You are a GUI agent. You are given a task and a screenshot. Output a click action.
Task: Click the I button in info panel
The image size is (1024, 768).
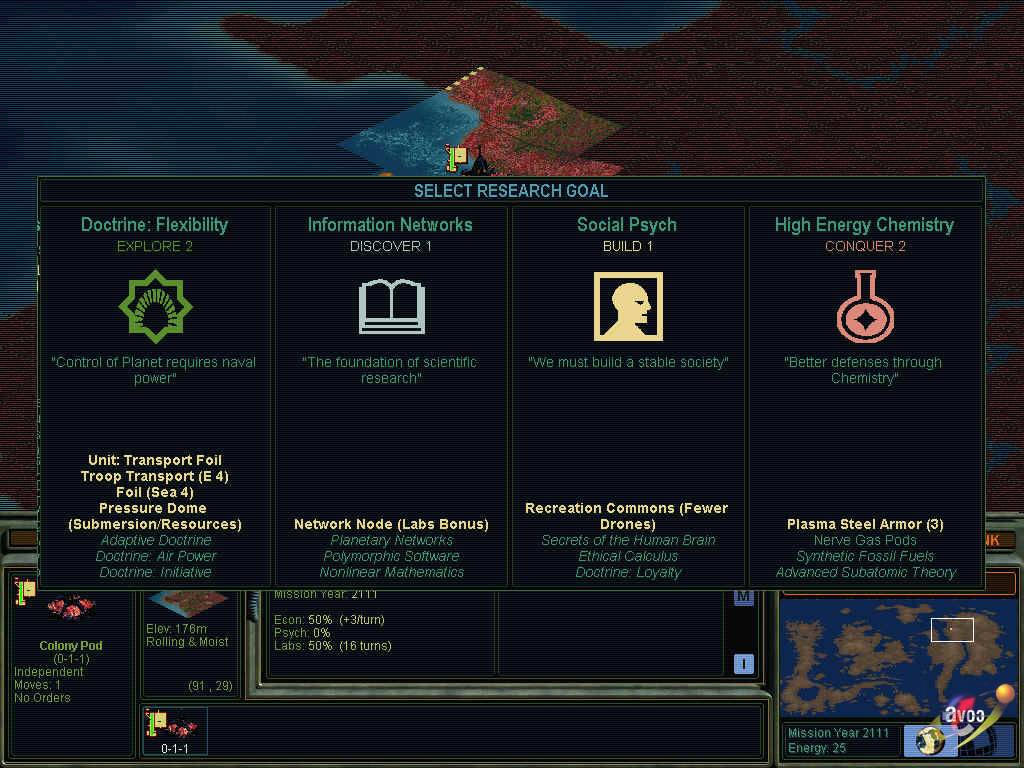pos(743,663)
